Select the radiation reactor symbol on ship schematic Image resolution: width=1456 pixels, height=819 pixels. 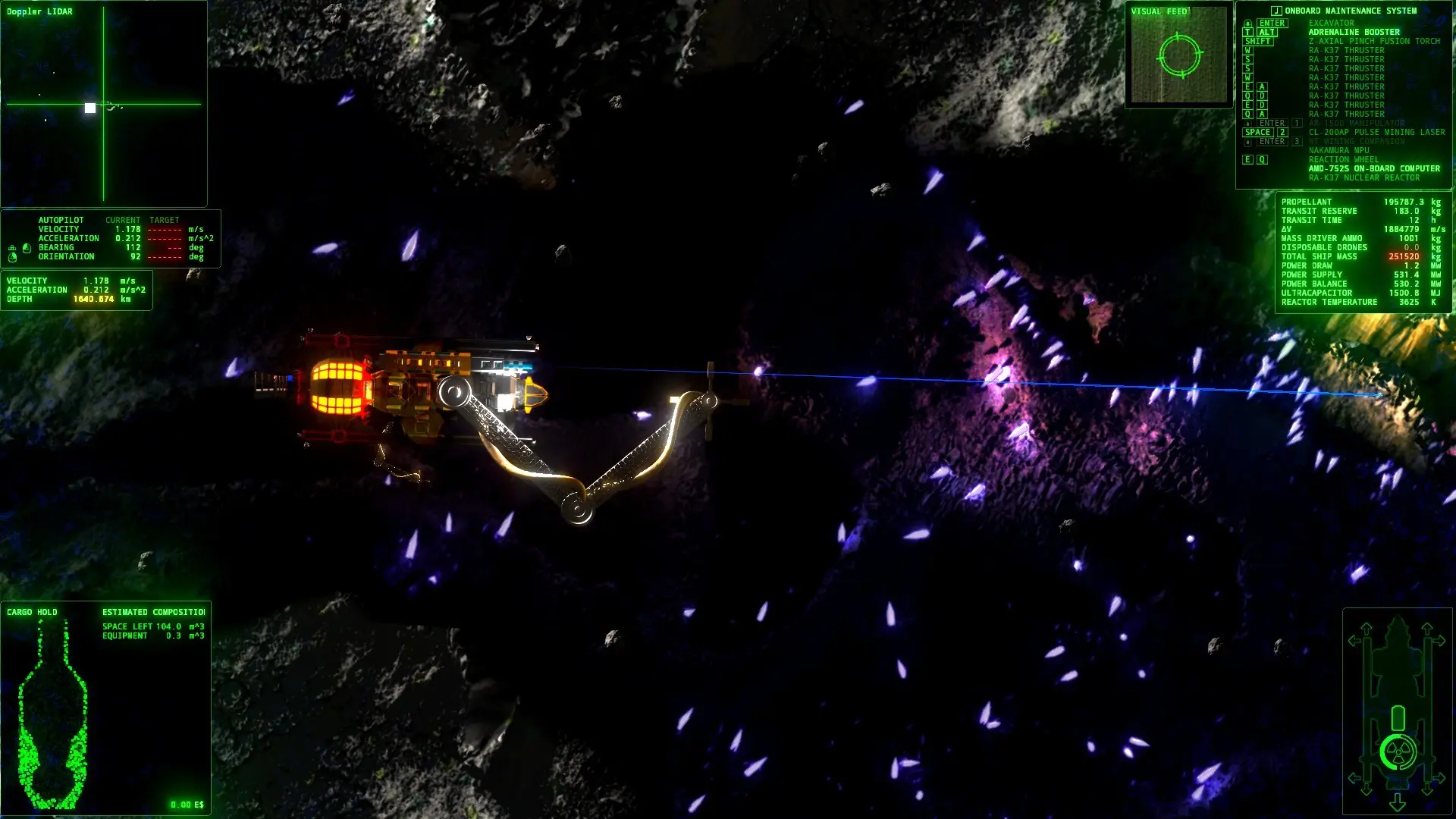(1398, 751)
